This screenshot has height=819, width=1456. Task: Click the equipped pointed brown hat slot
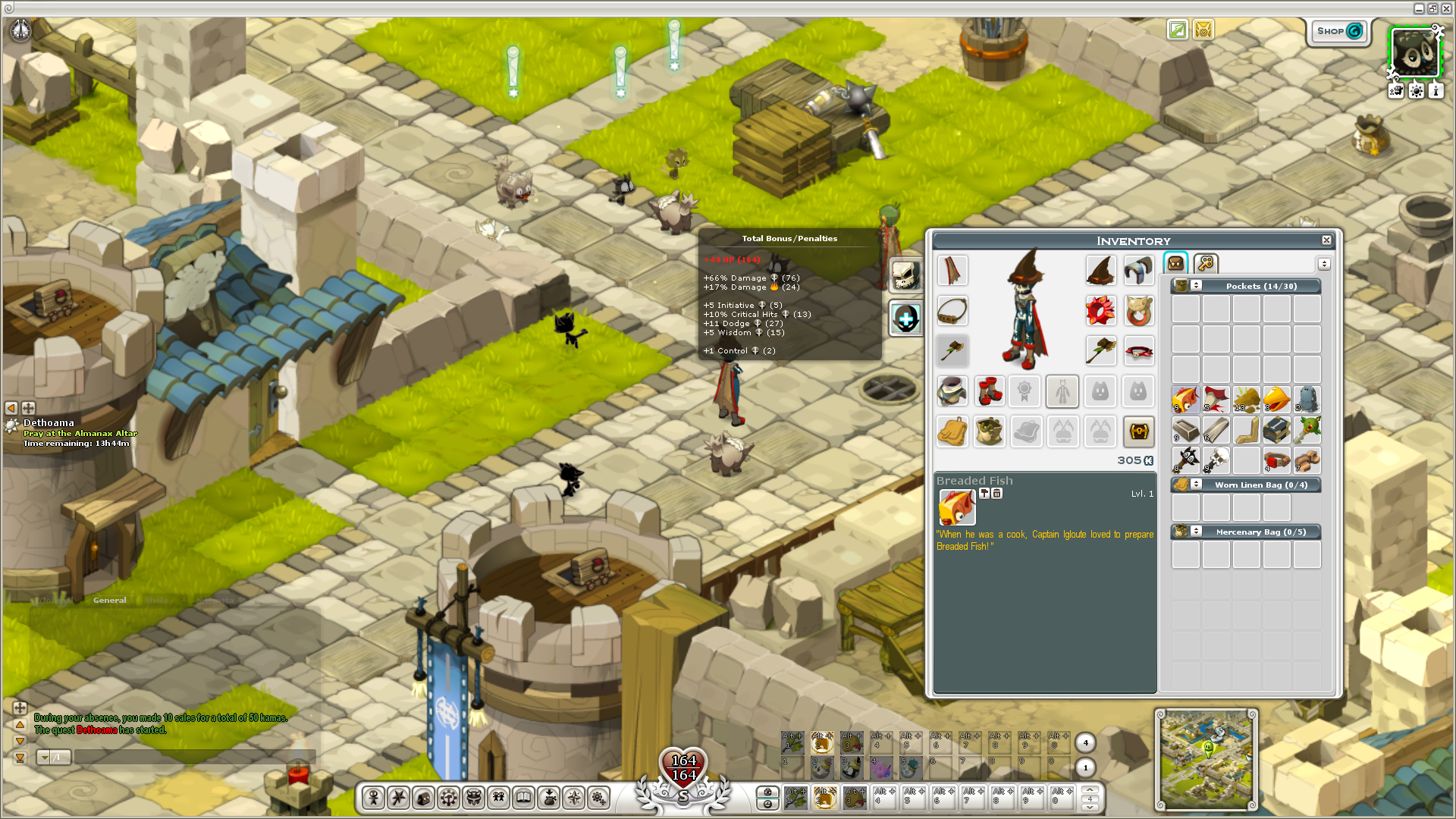click(1100, 271)
